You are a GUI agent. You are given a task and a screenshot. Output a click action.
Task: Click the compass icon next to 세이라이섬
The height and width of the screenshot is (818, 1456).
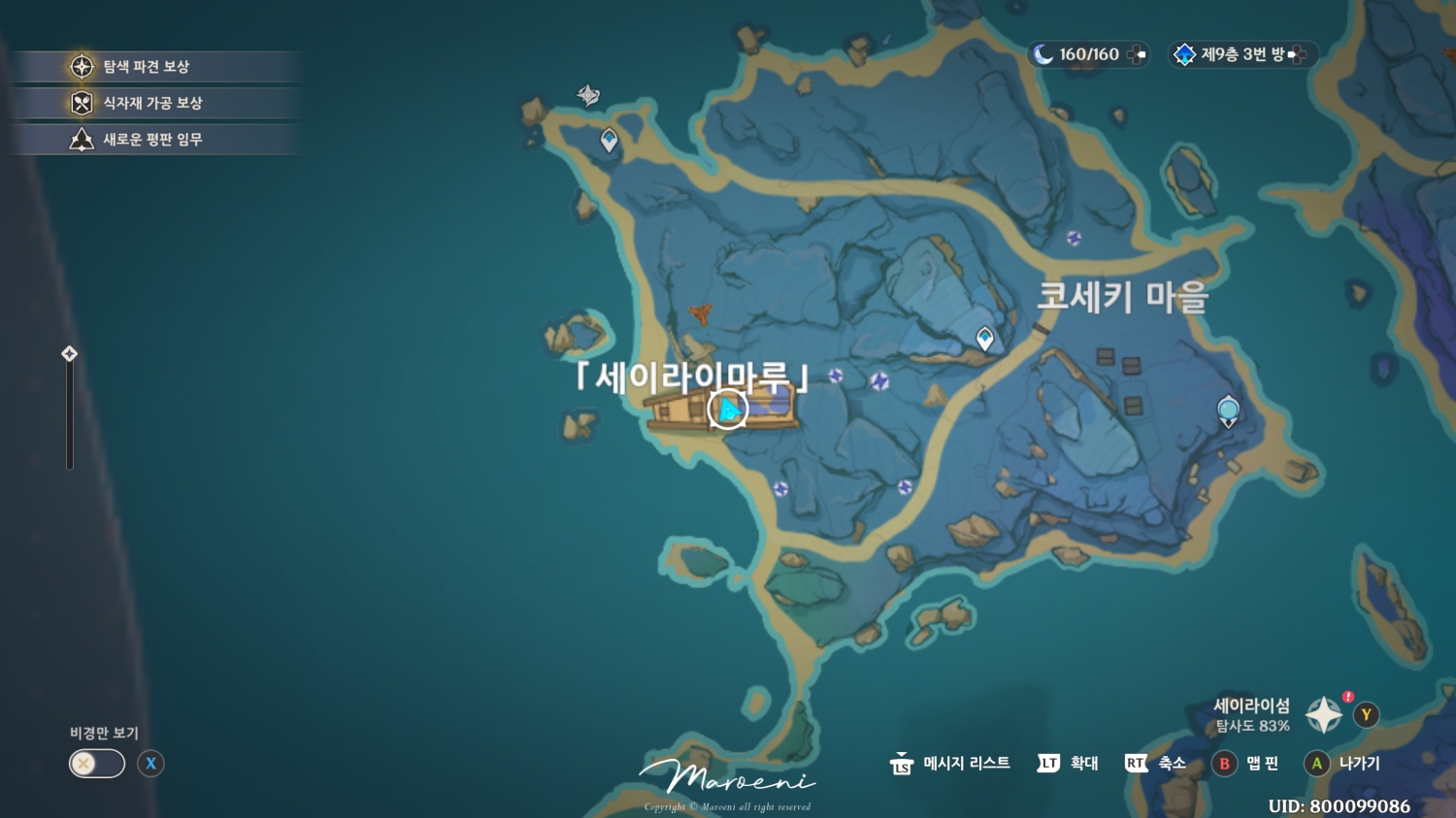pyautogui.click(x=1323, y=714)
